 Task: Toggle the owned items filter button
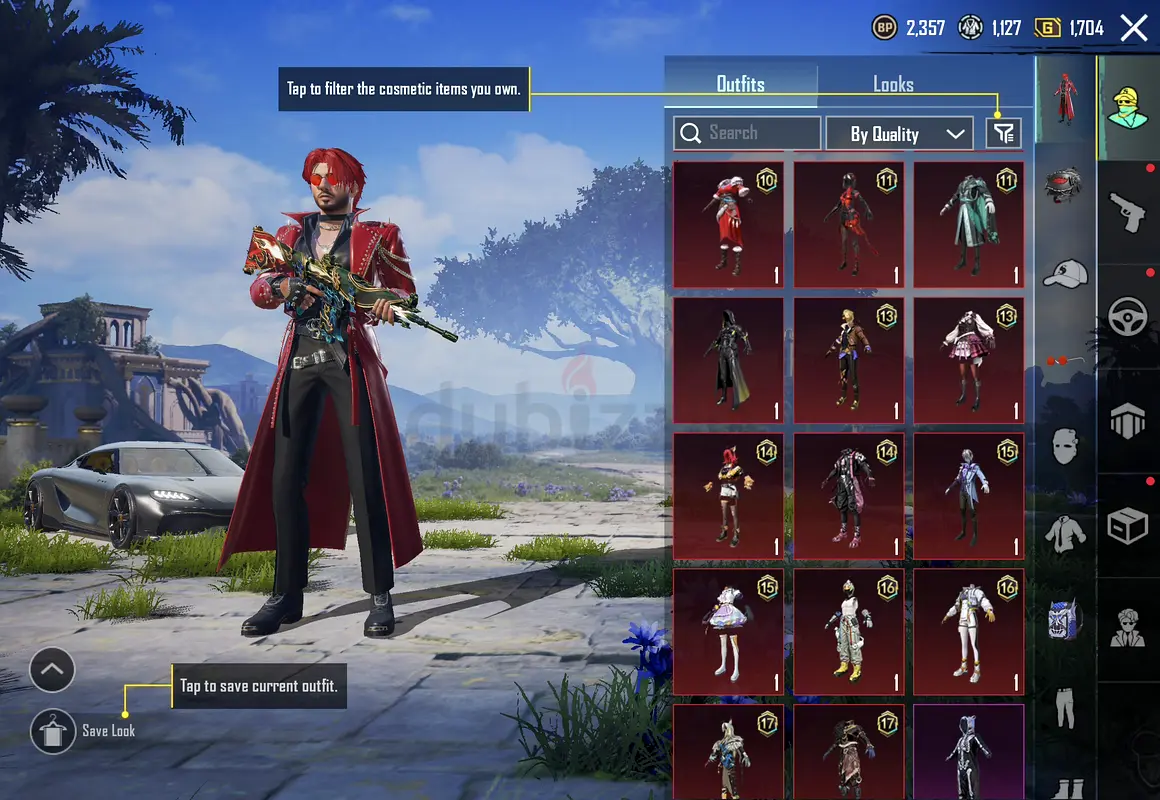[1003, 133]
